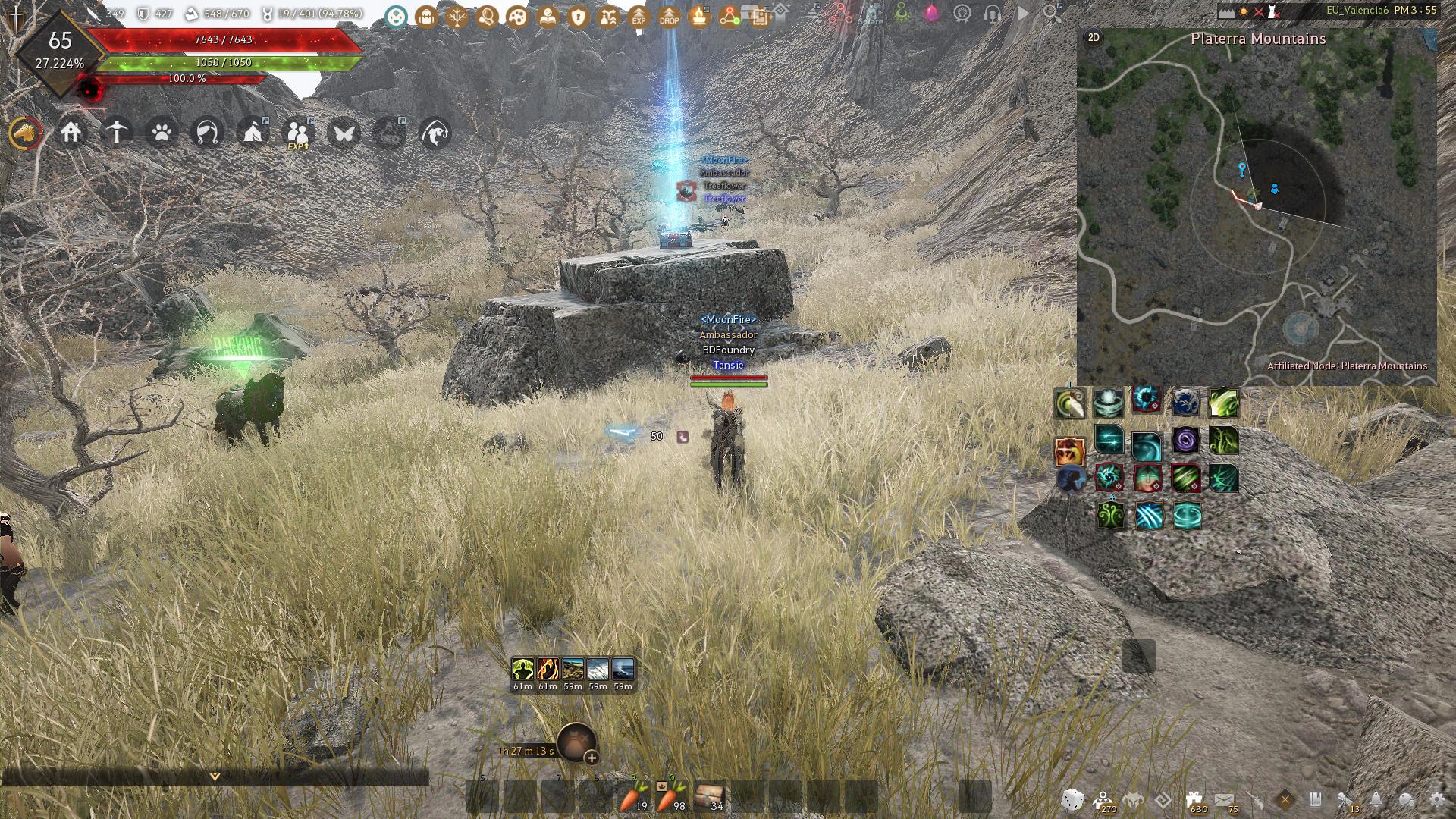The image size is (1456, 819).
Task: Open the mail envelope showing 75
Action: pos(1224,799)
